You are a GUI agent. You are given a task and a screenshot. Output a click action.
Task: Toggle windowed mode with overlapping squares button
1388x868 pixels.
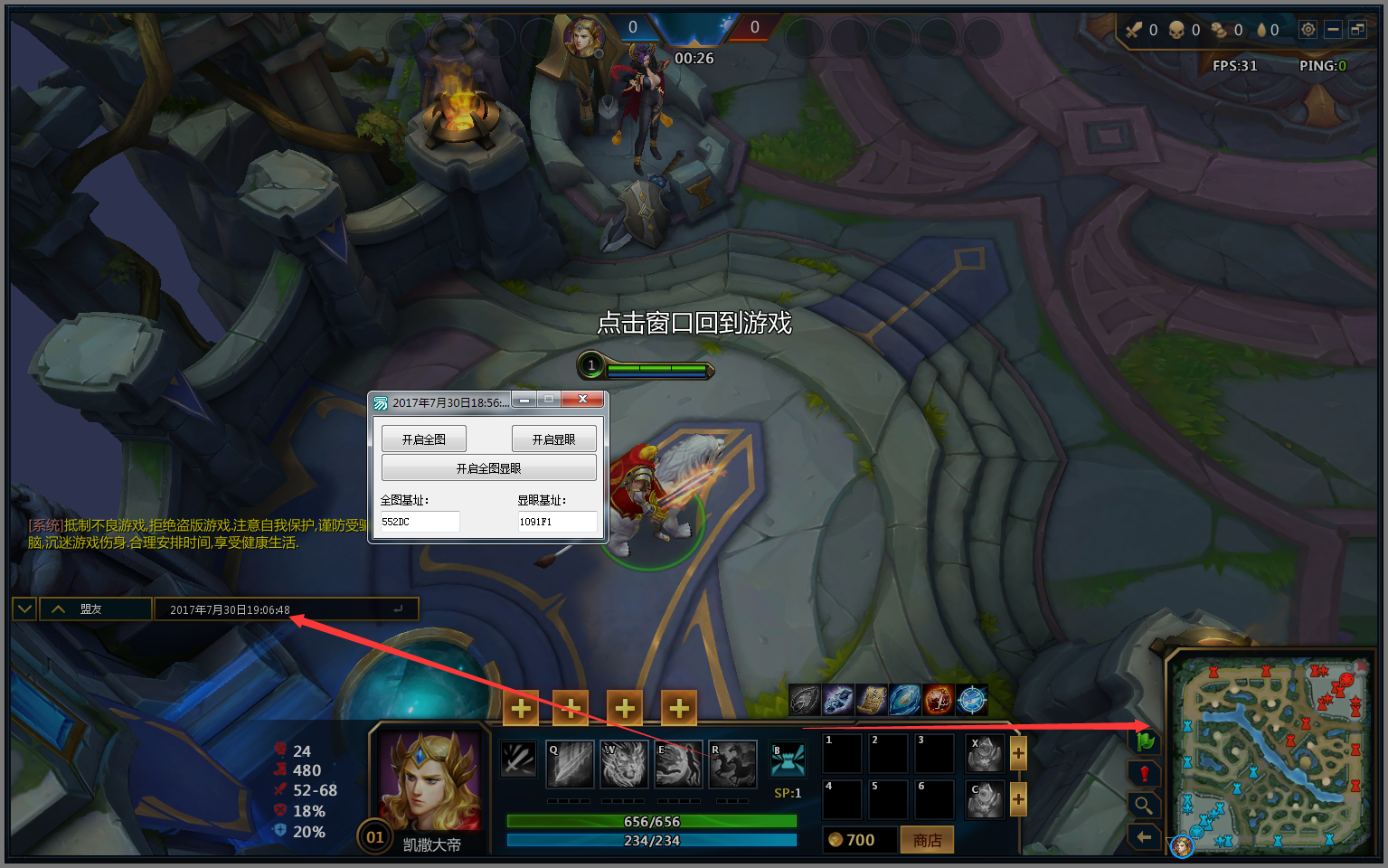point(1357,30)
